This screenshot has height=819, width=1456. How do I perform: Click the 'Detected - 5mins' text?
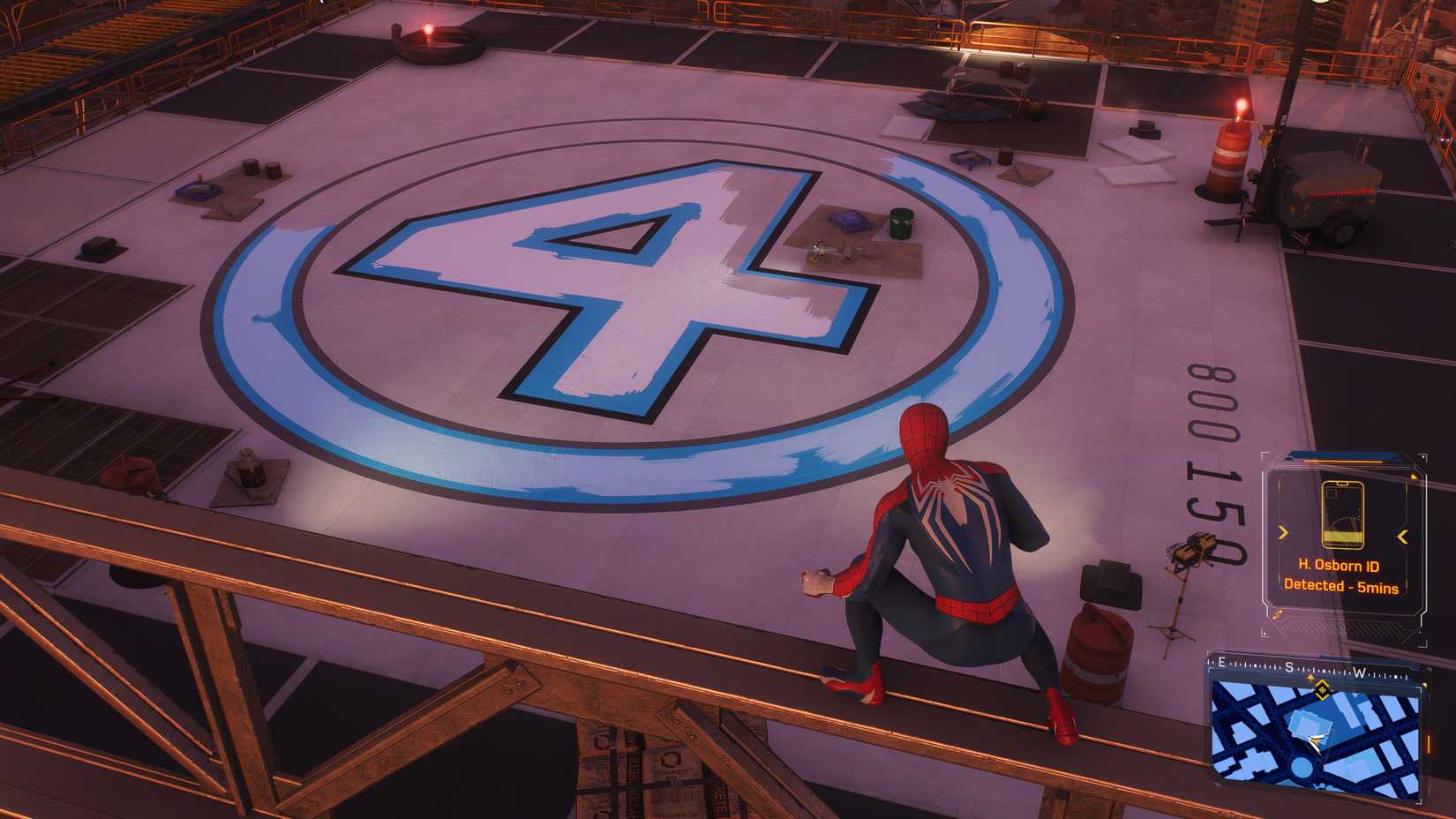pyautogui.click(x=1343, y=585)
